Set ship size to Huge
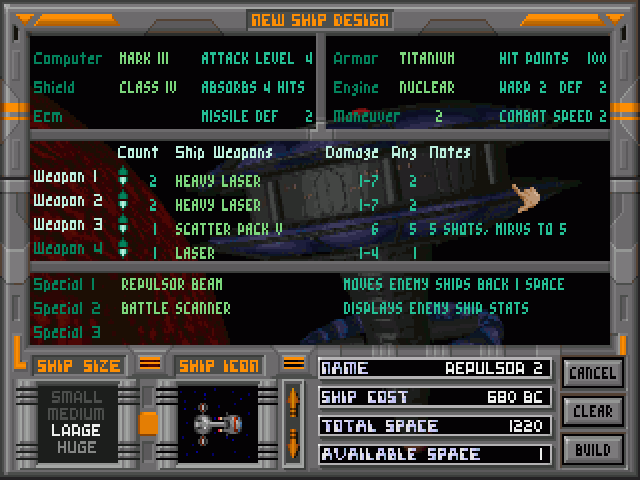The width and height of the screenshot is (640, 480). (75, 446)
